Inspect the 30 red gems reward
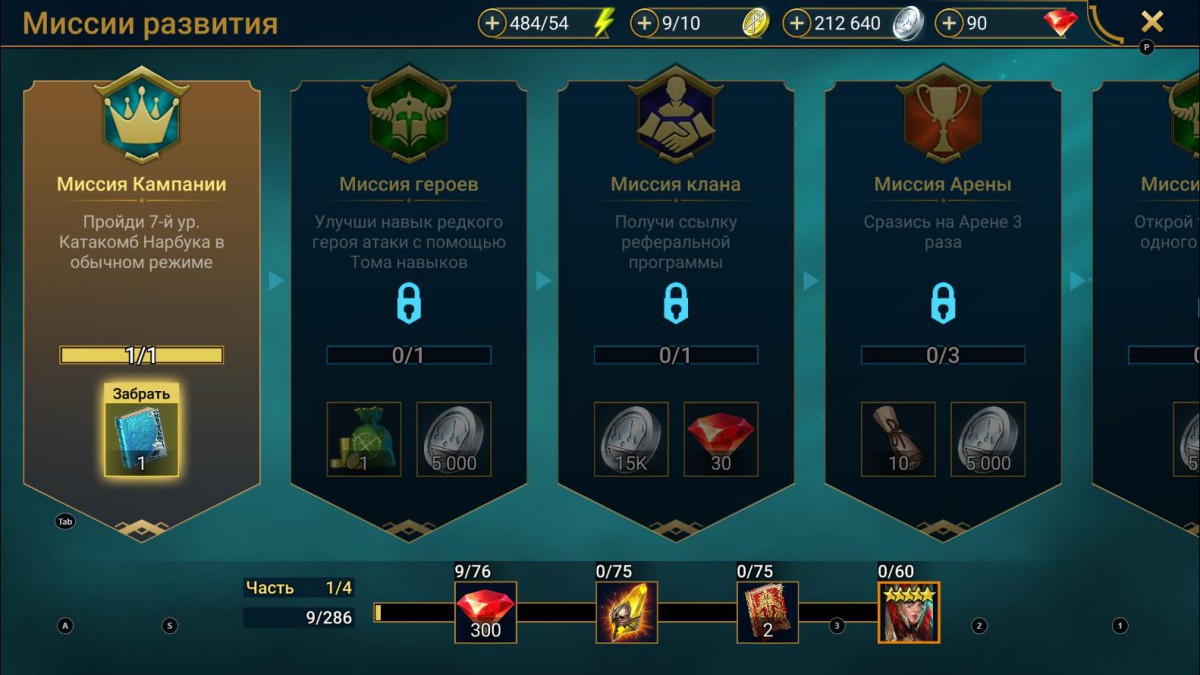The image size is (1200, 675). point(721,439)
